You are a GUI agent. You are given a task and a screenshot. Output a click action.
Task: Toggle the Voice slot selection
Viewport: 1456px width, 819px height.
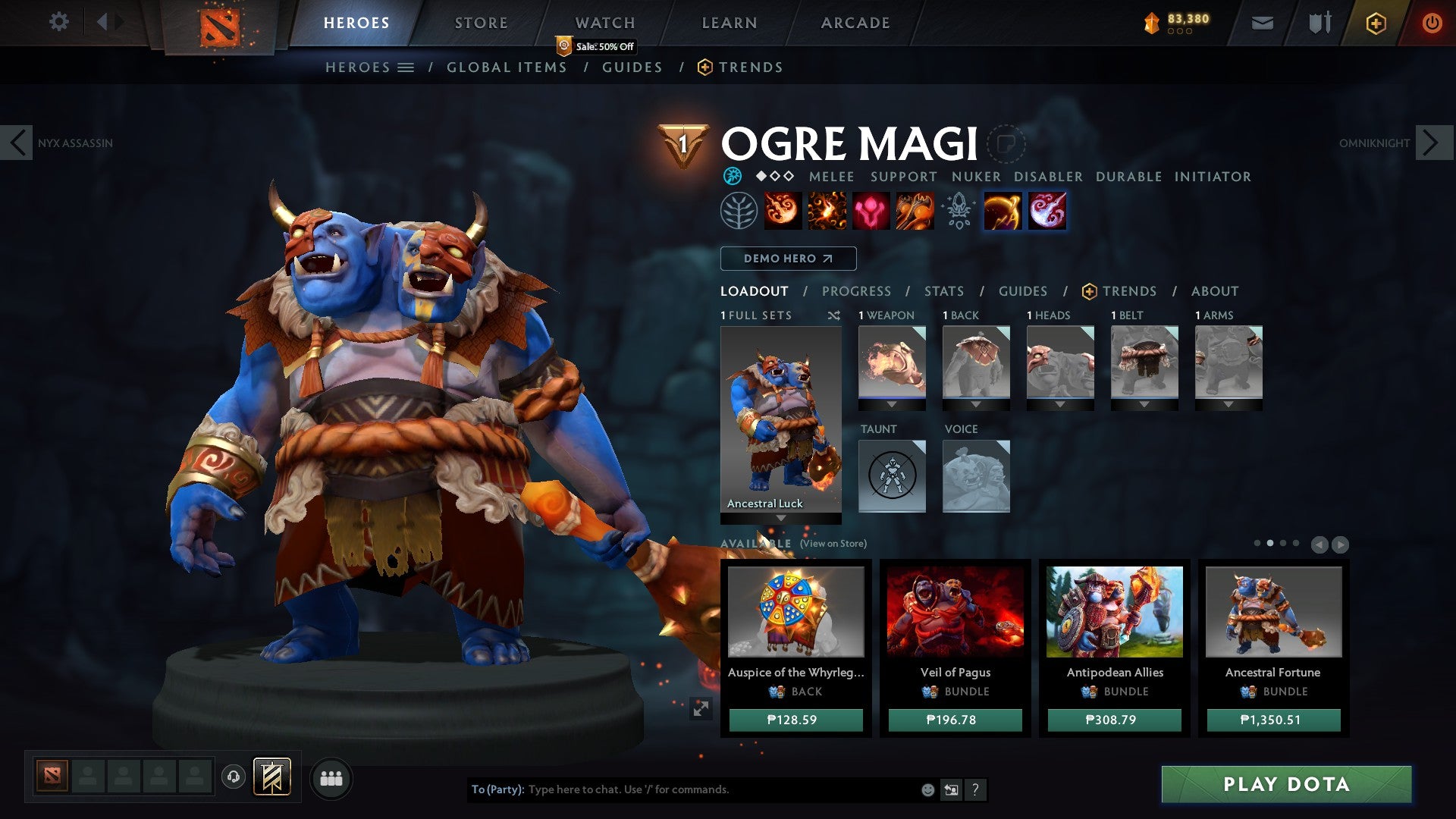click(x=976, y=476)
